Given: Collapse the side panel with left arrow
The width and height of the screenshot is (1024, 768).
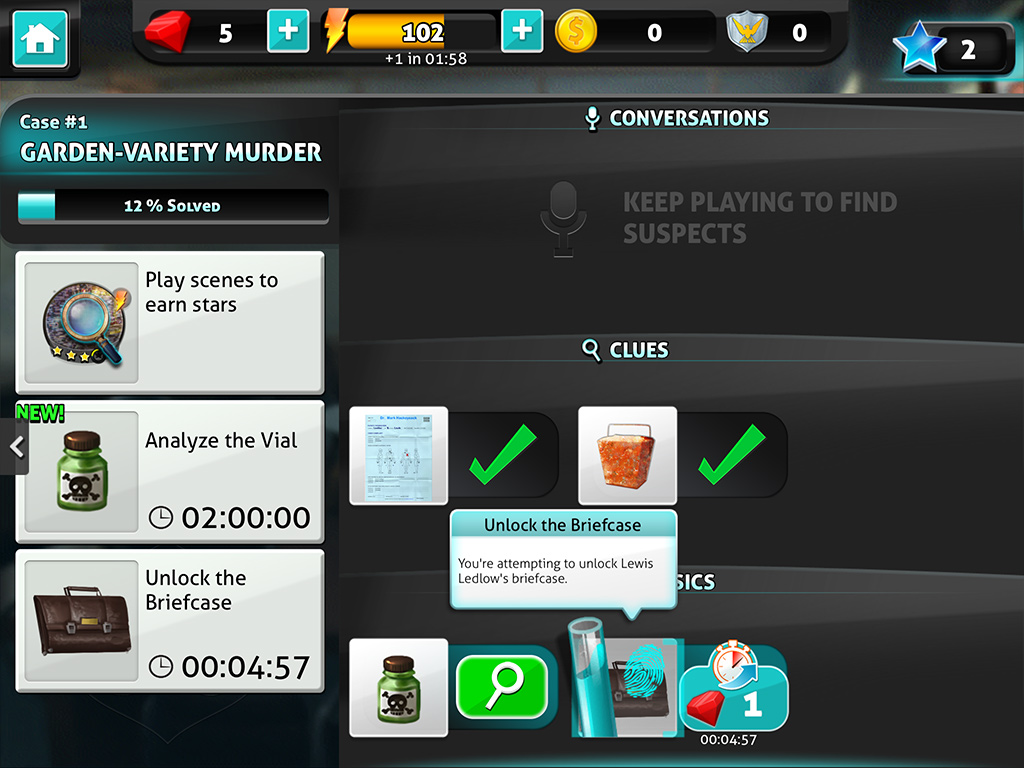Looking at the screenshot, I should [15, 447].
